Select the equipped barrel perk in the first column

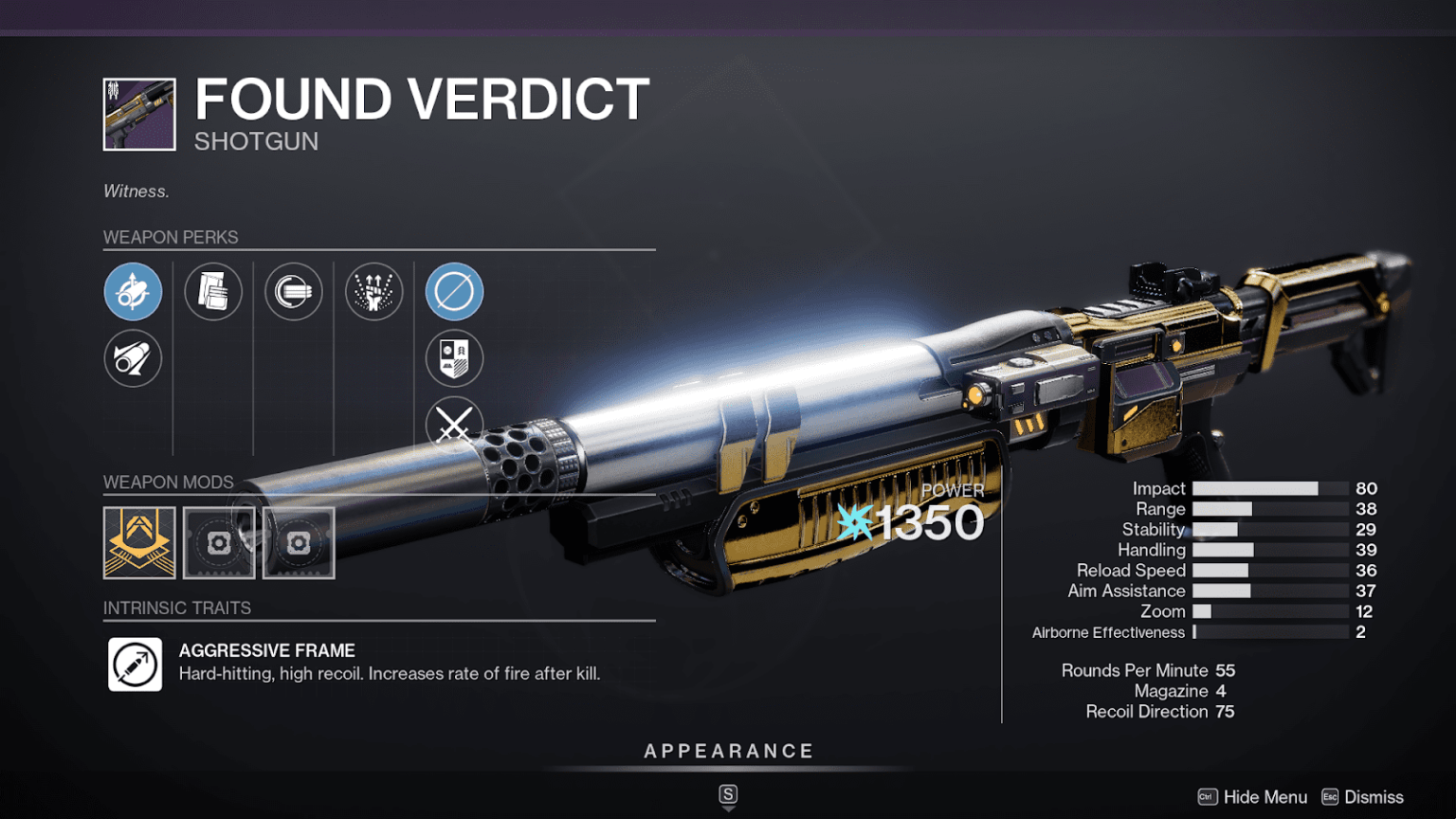pos(133,292)
